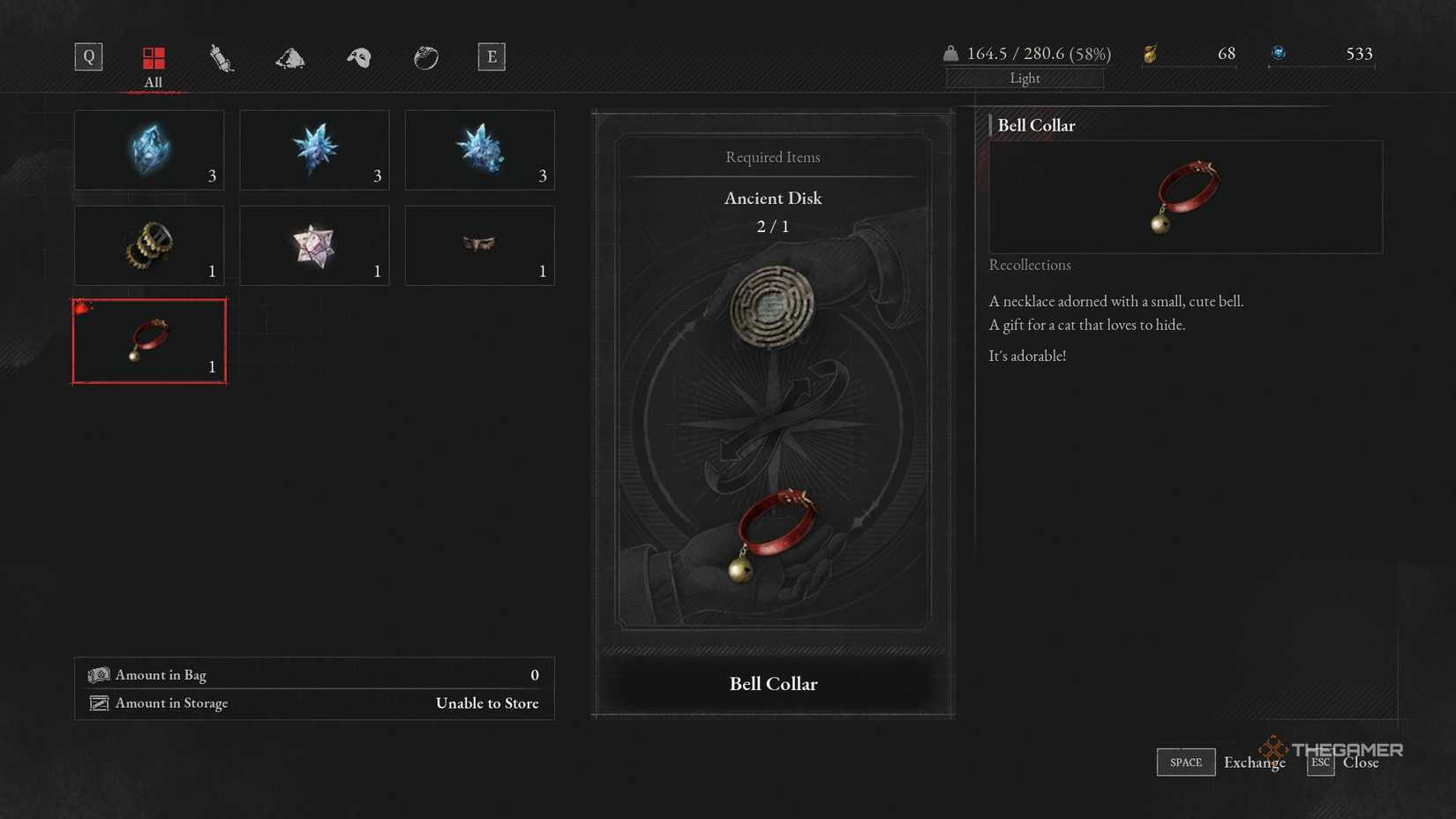Click the gold currency pouch icon

coord(1152,53)
